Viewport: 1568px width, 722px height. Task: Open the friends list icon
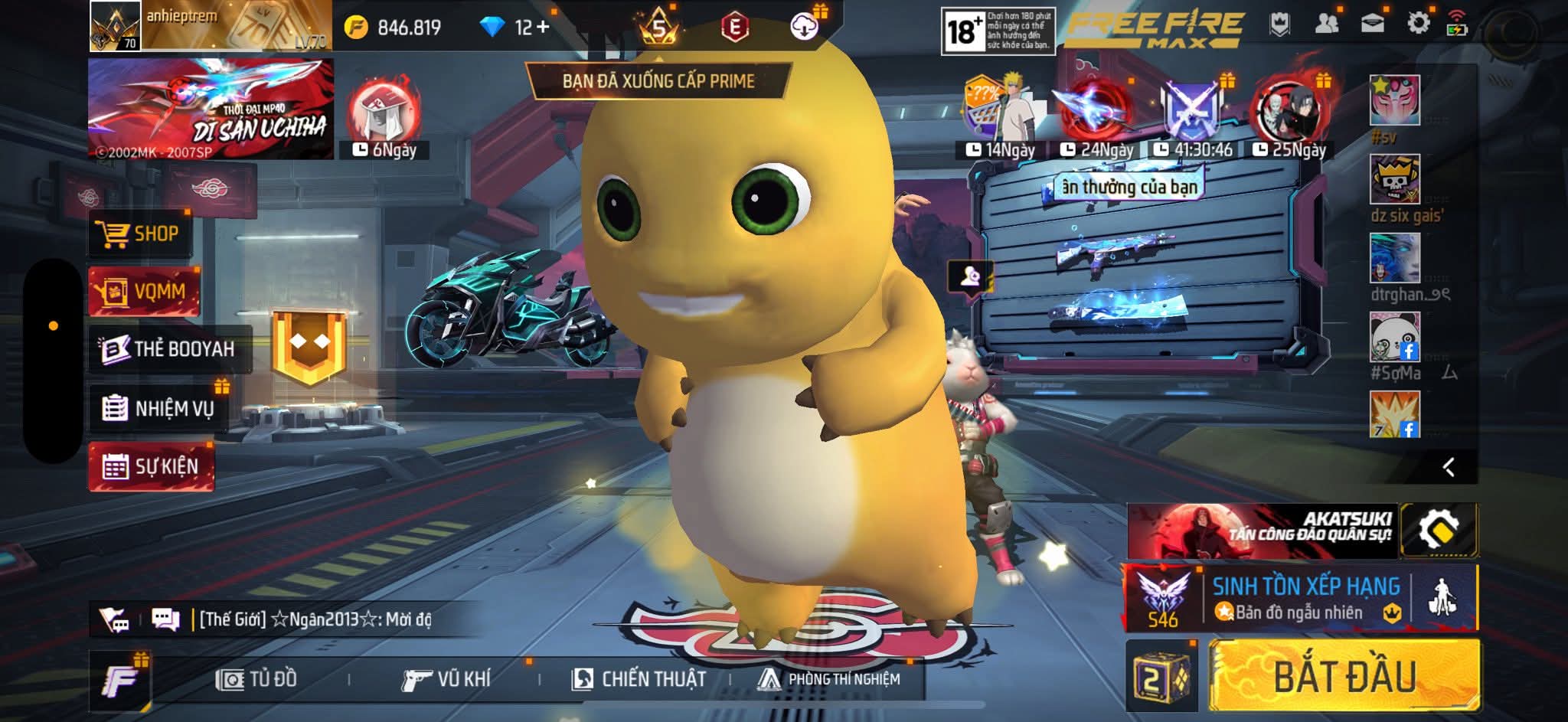click(x=1326, y=24)
